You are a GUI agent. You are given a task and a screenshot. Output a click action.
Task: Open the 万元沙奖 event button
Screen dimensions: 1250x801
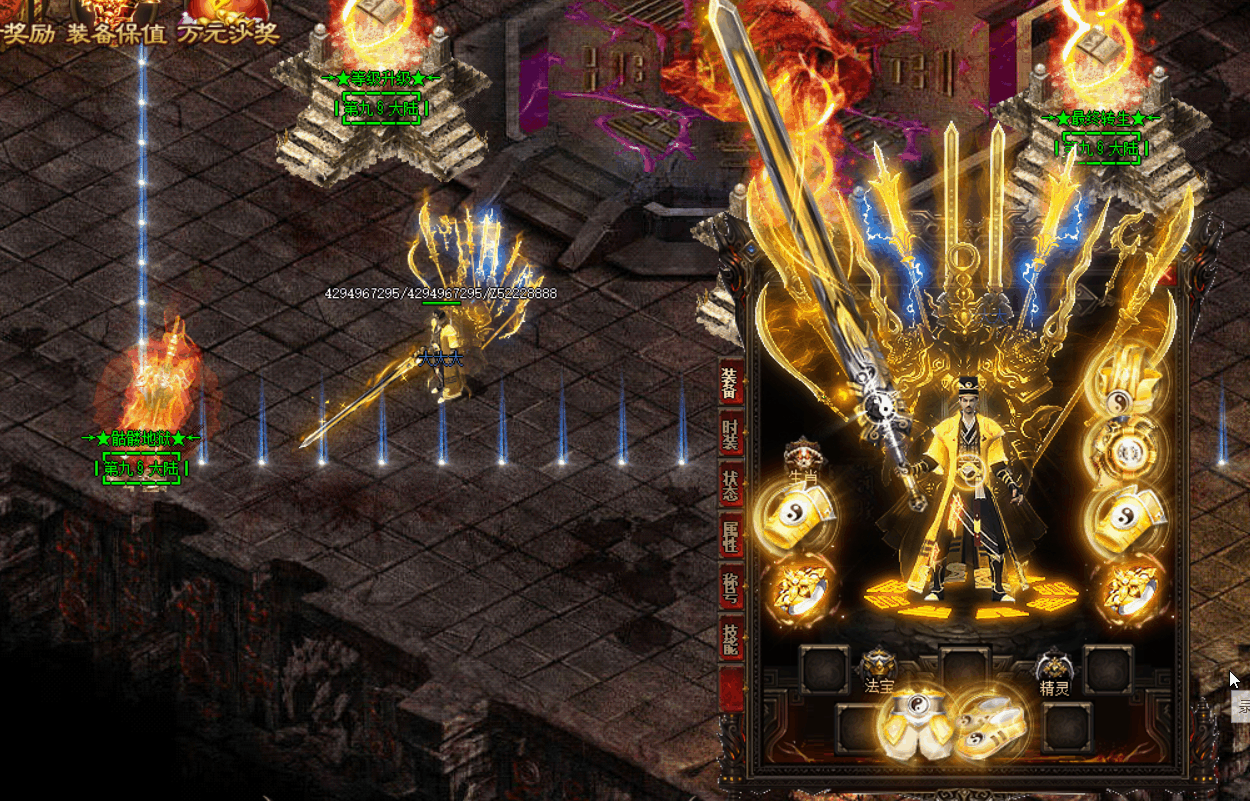pyautogui.click(x=228, y=33)
